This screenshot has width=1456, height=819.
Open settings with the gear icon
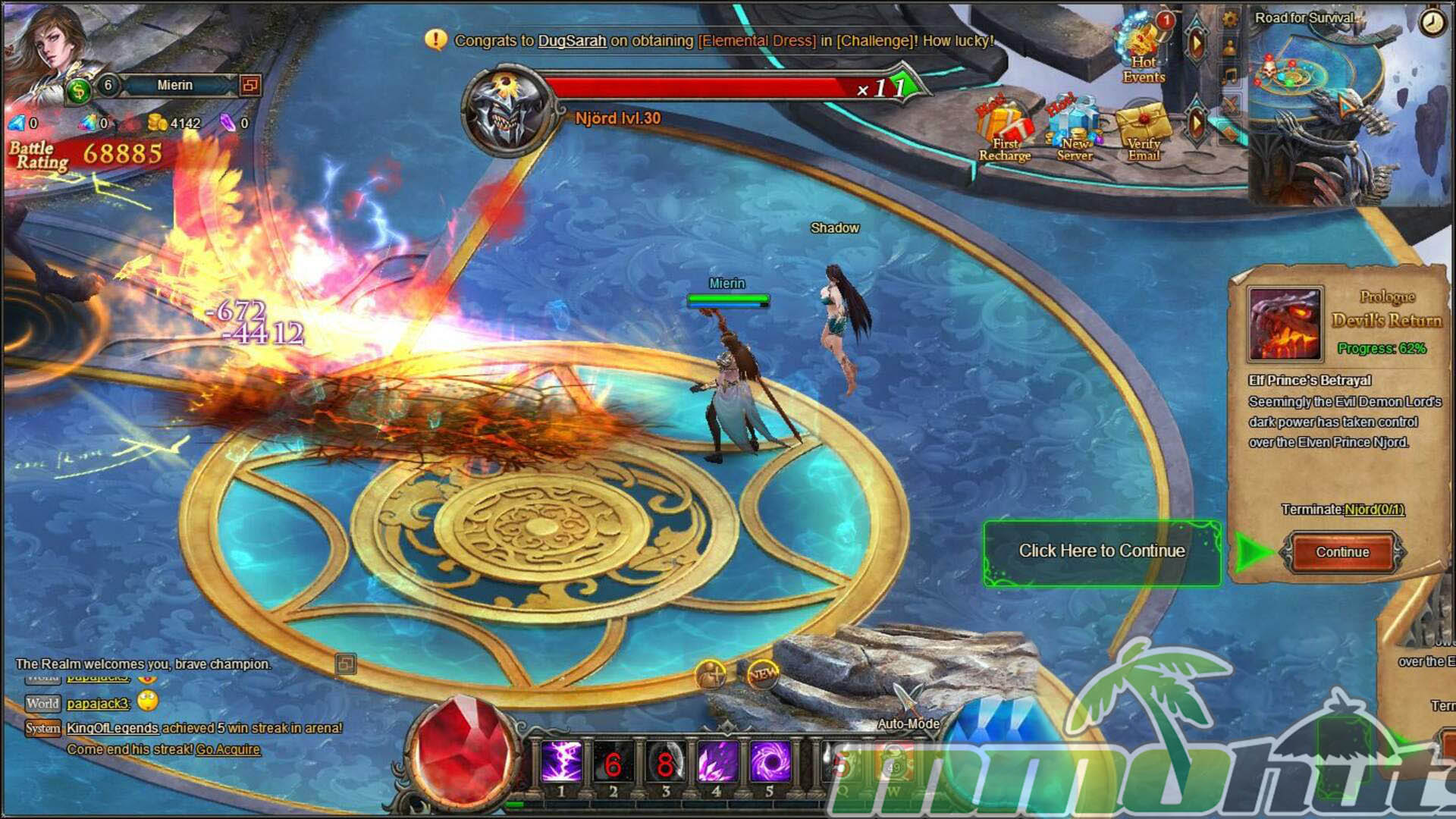click(1230, 19)
